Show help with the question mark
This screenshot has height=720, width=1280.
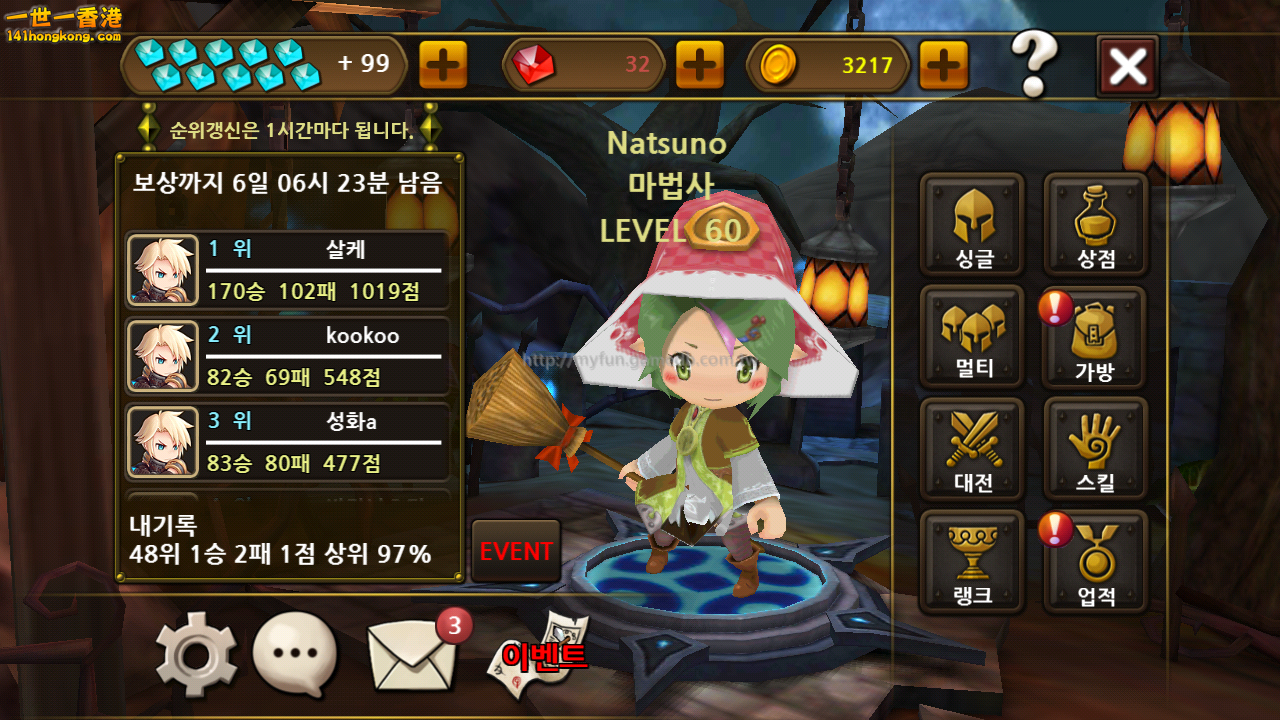(x=1034, y=64)
